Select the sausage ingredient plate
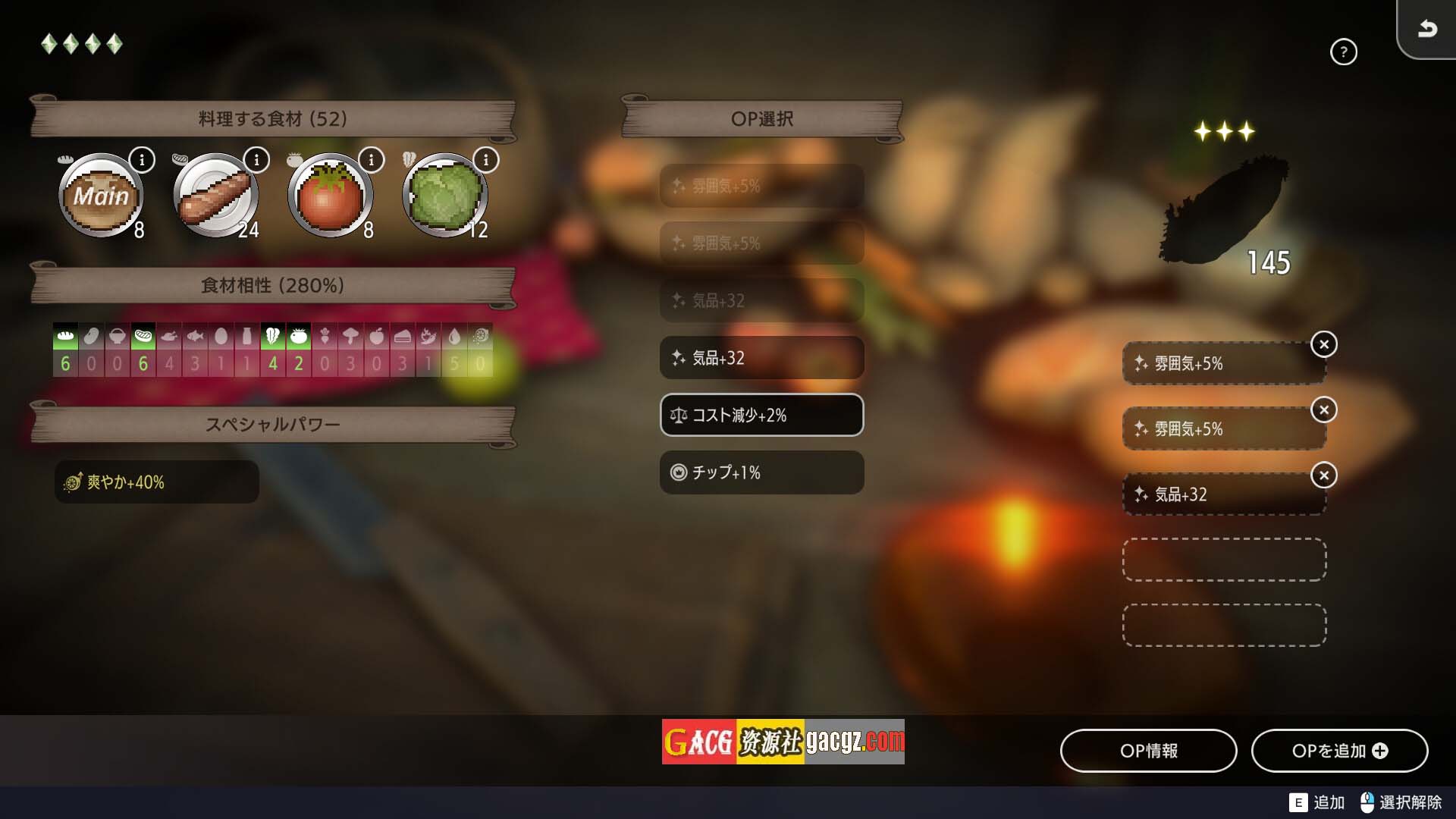 [216, 196]
